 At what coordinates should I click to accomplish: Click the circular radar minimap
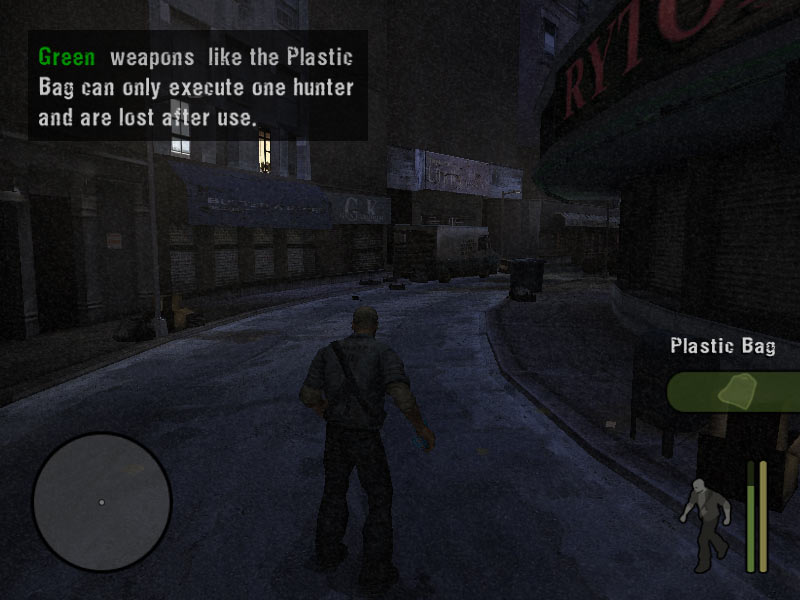click(102, 502)
